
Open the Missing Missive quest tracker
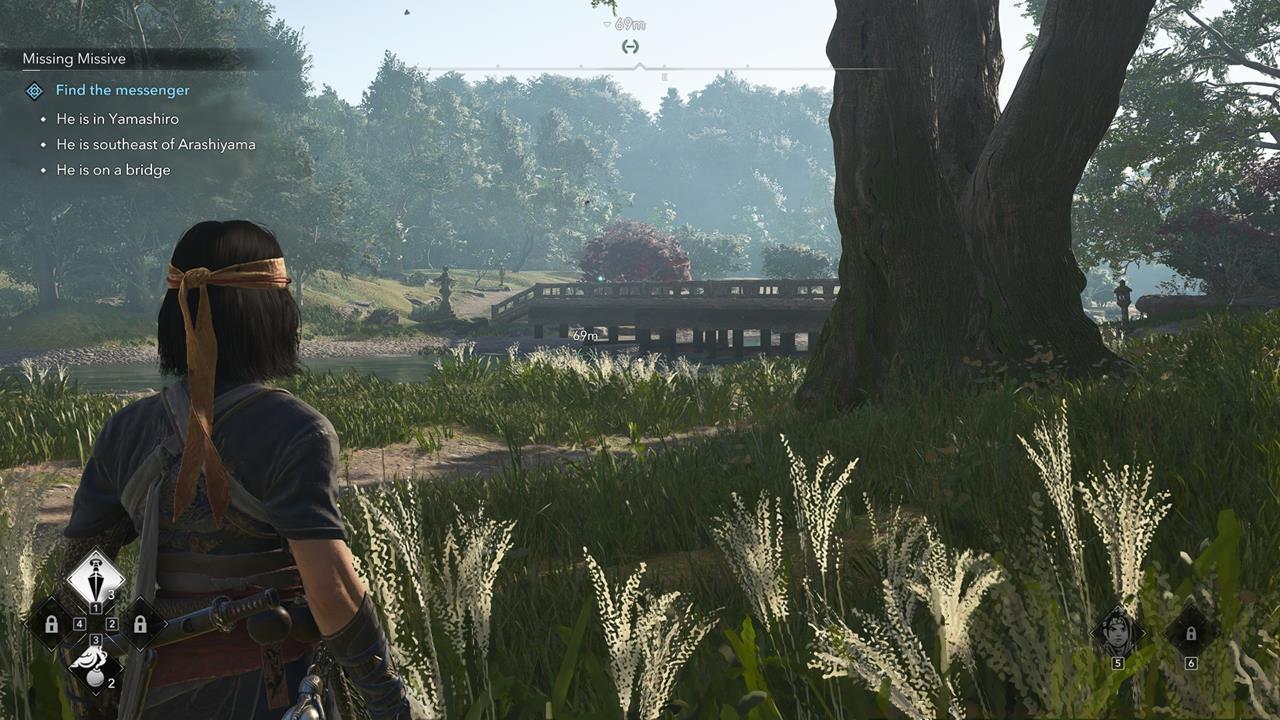click(x=74, y=59)
